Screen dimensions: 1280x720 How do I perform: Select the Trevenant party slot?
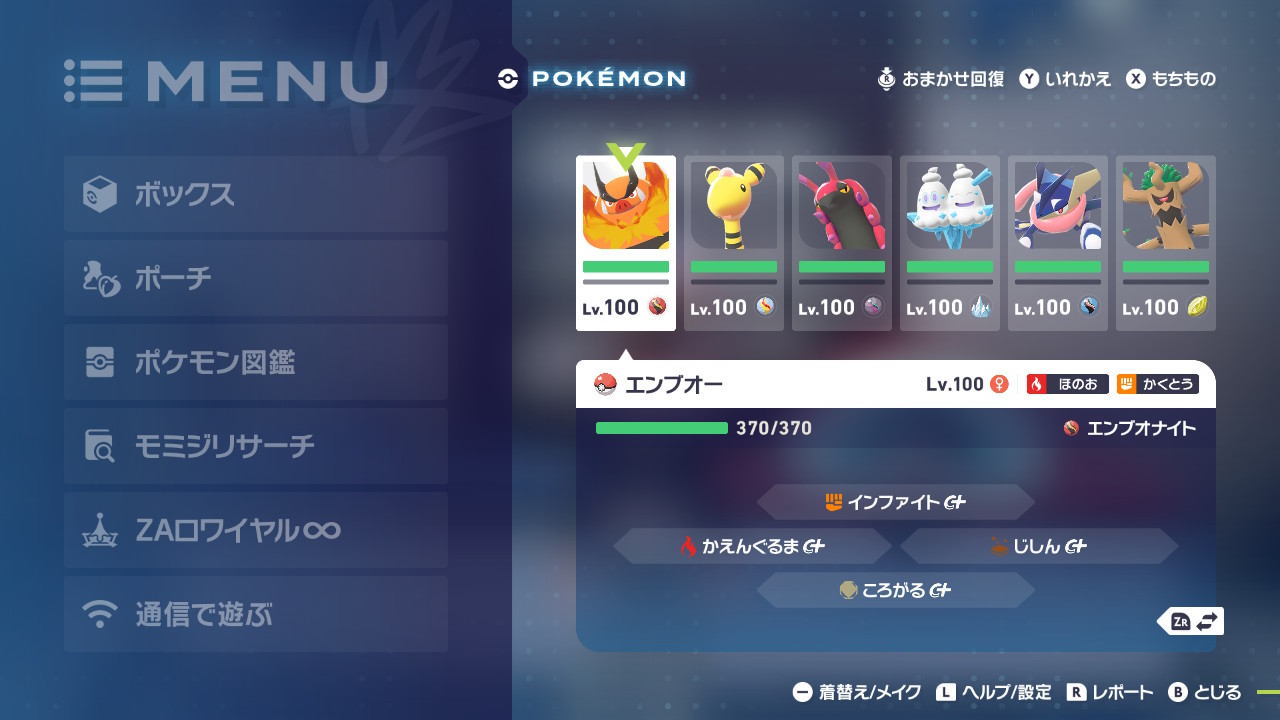[x=1166, y=243]
